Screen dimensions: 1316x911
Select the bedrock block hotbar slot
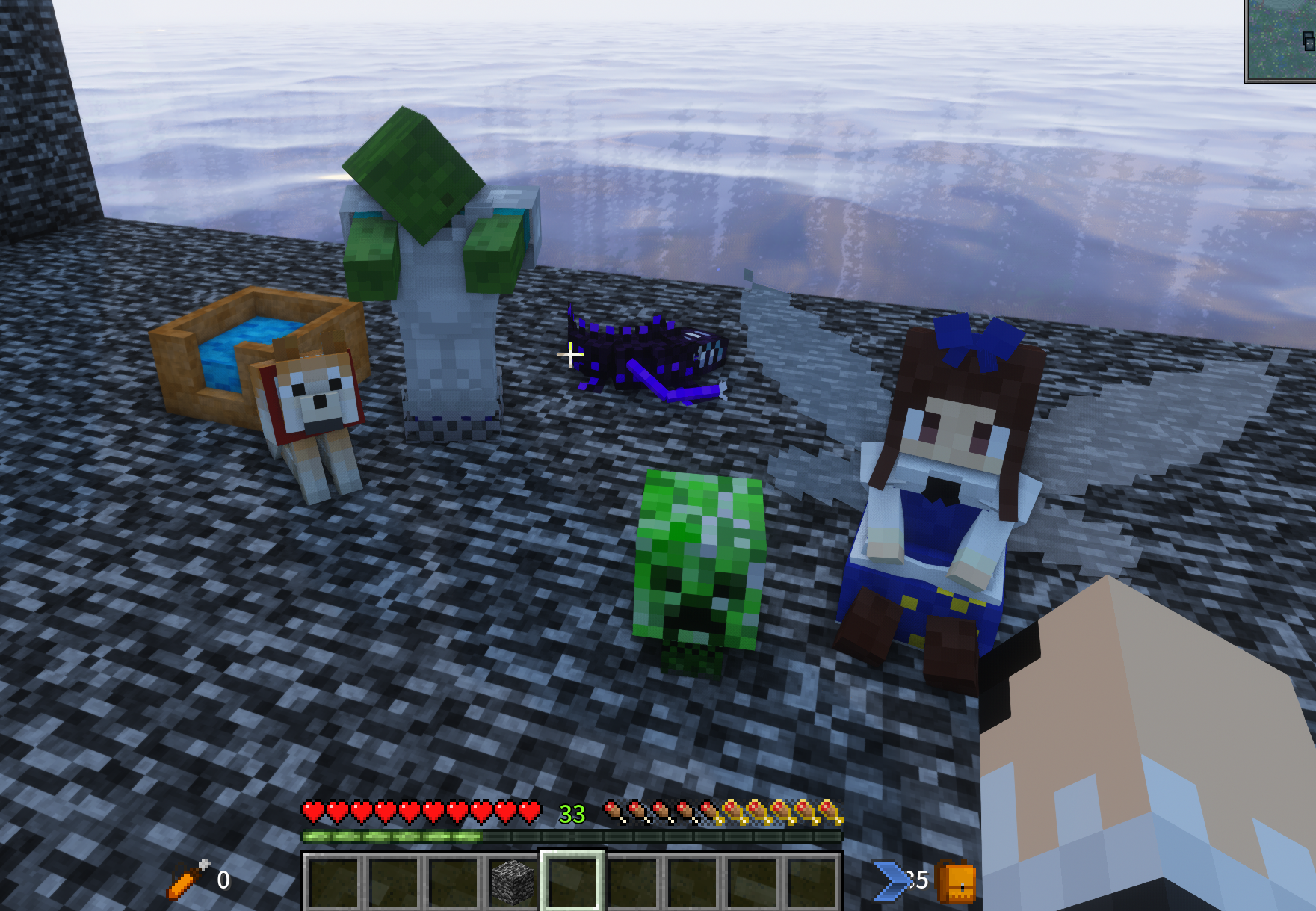[x=512, y=881]
